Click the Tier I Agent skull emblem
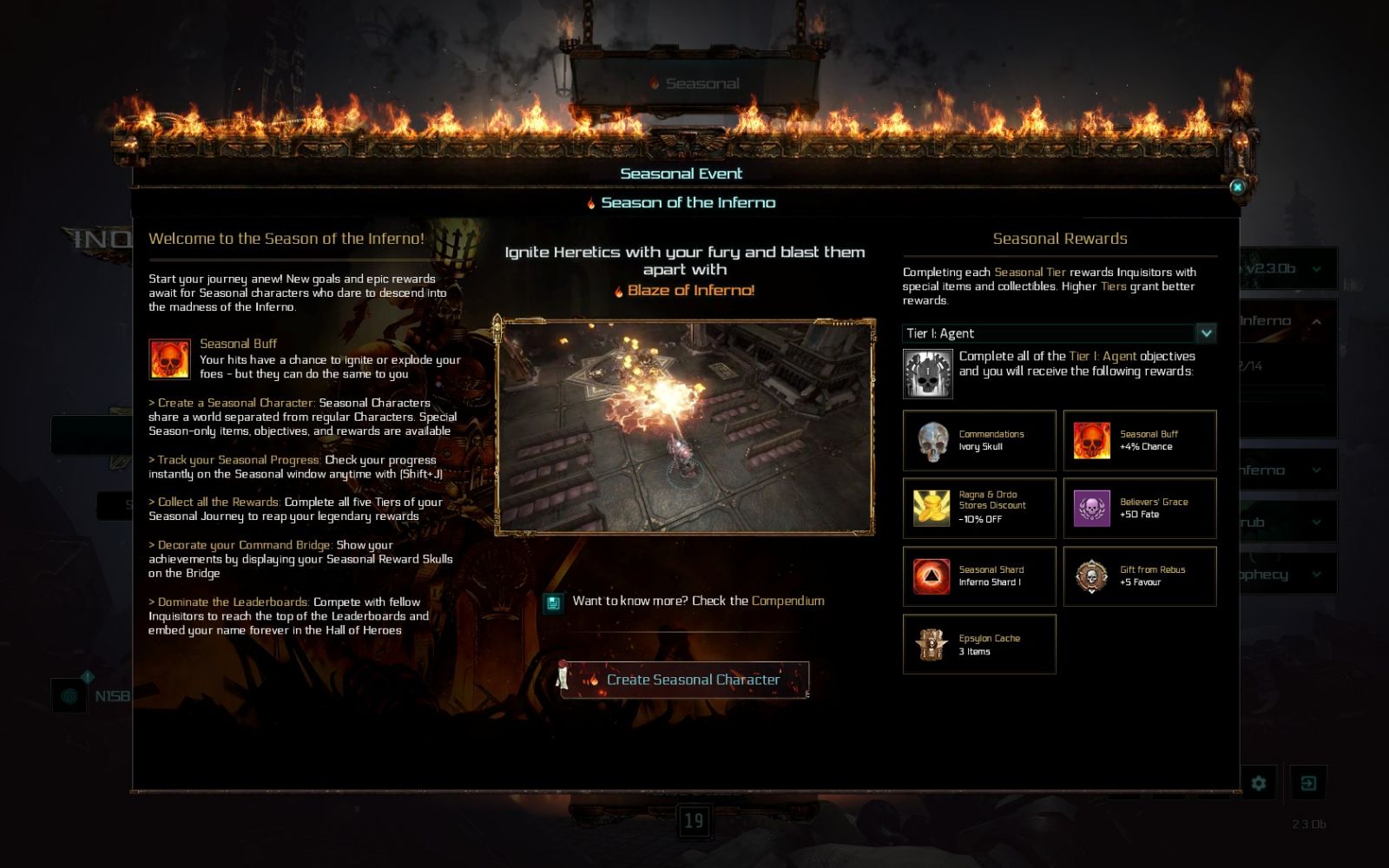Viewport: 1389px width, 868px height. click(x=927, y=374)
